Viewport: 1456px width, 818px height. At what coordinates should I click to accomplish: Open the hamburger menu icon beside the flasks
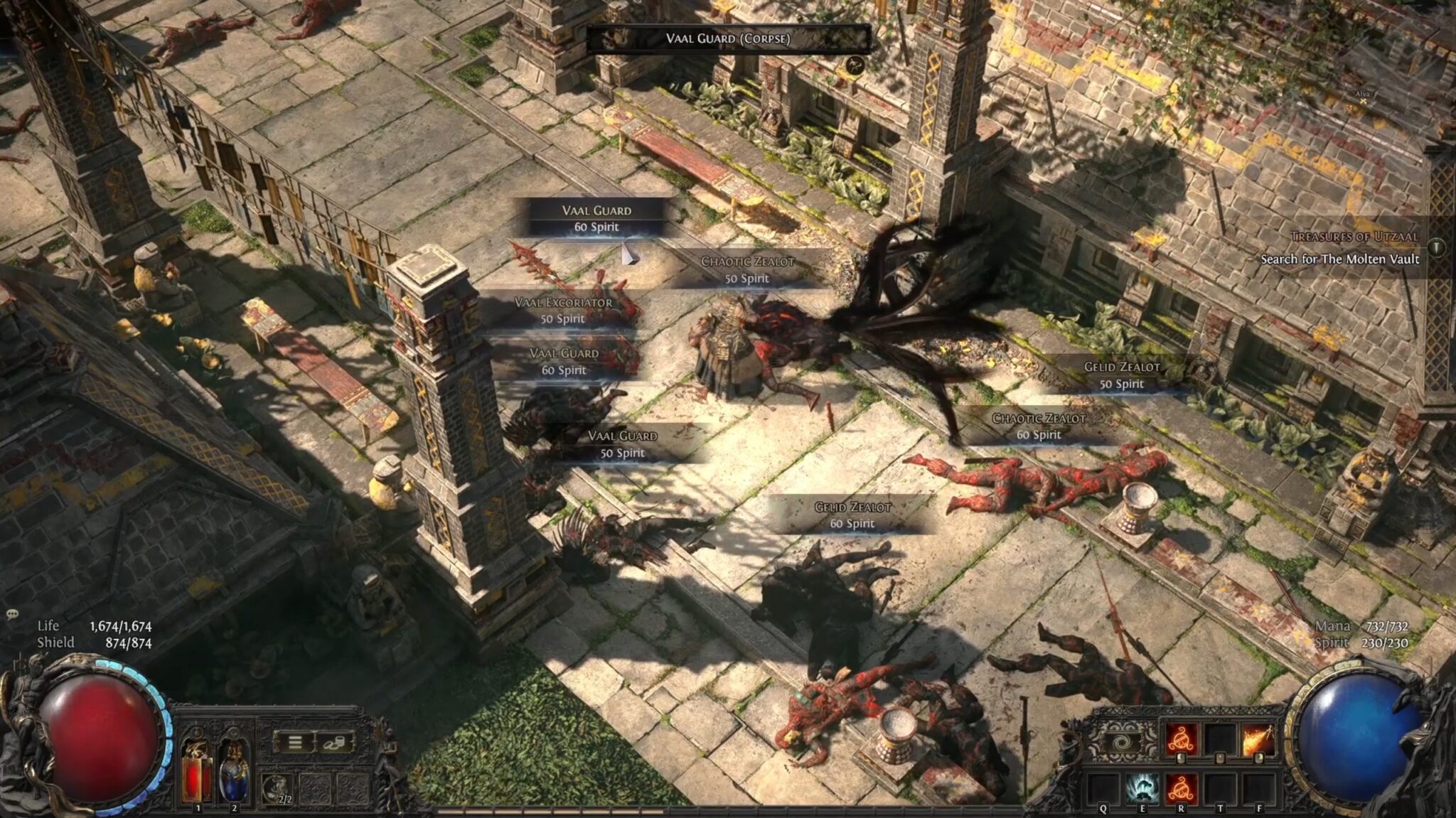[x=294, y=743]
